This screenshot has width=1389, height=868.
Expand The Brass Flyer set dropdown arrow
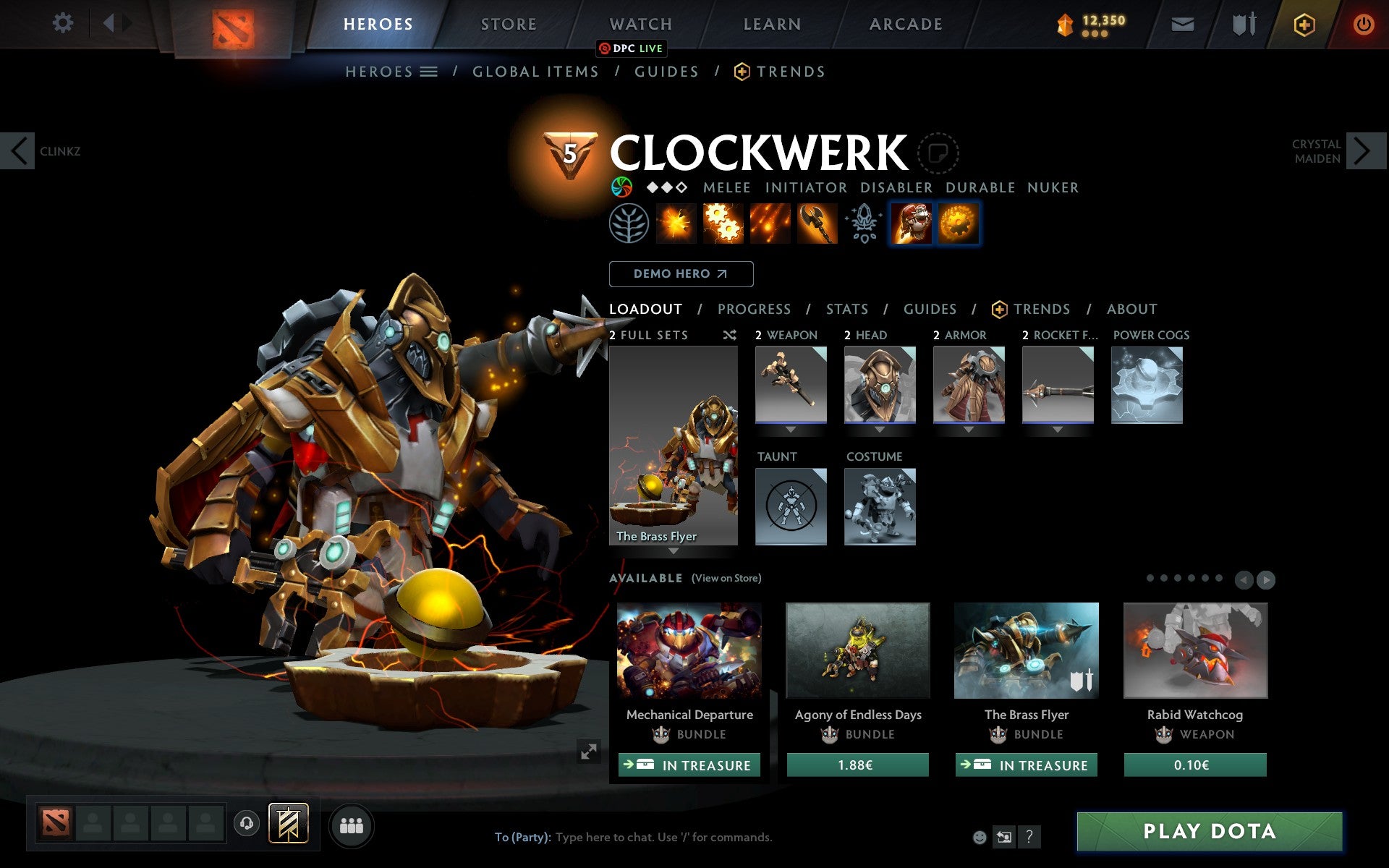(x=674, y=551)
